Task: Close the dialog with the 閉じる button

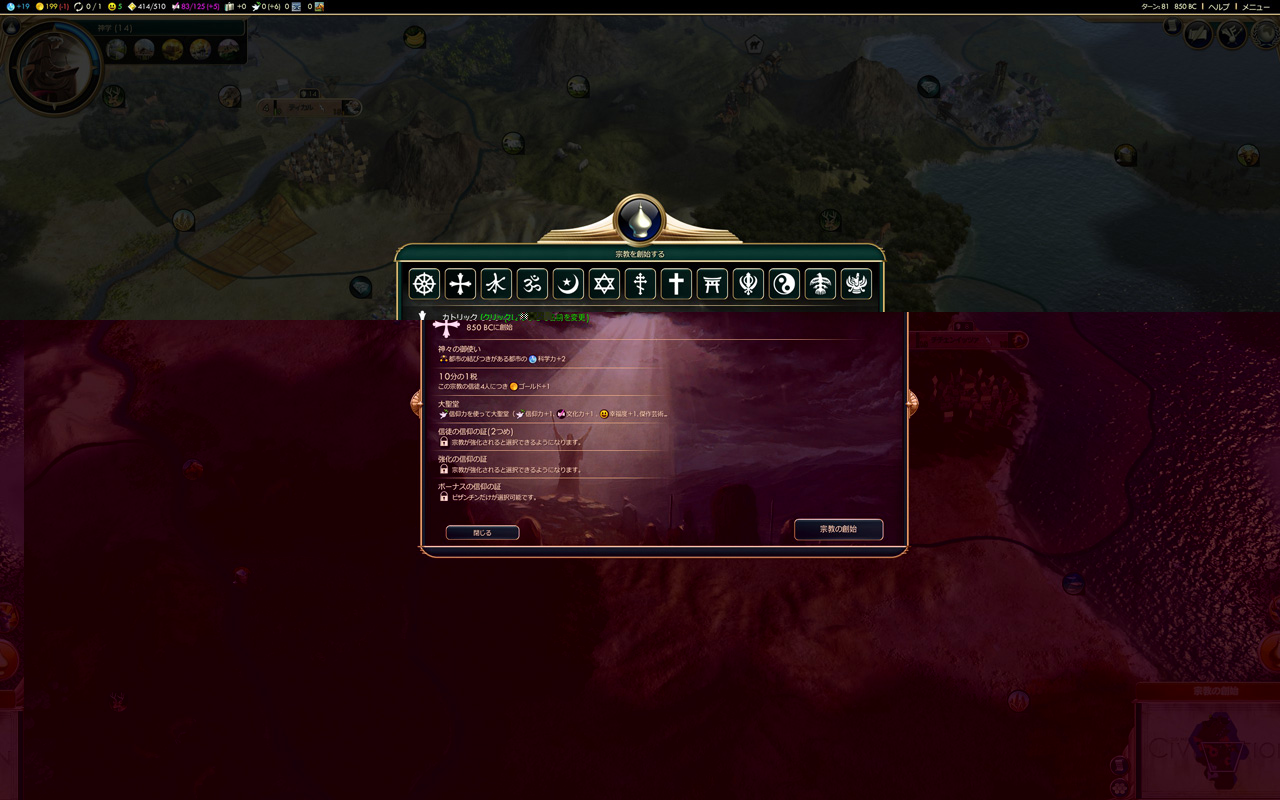Action: click(482, 533)
